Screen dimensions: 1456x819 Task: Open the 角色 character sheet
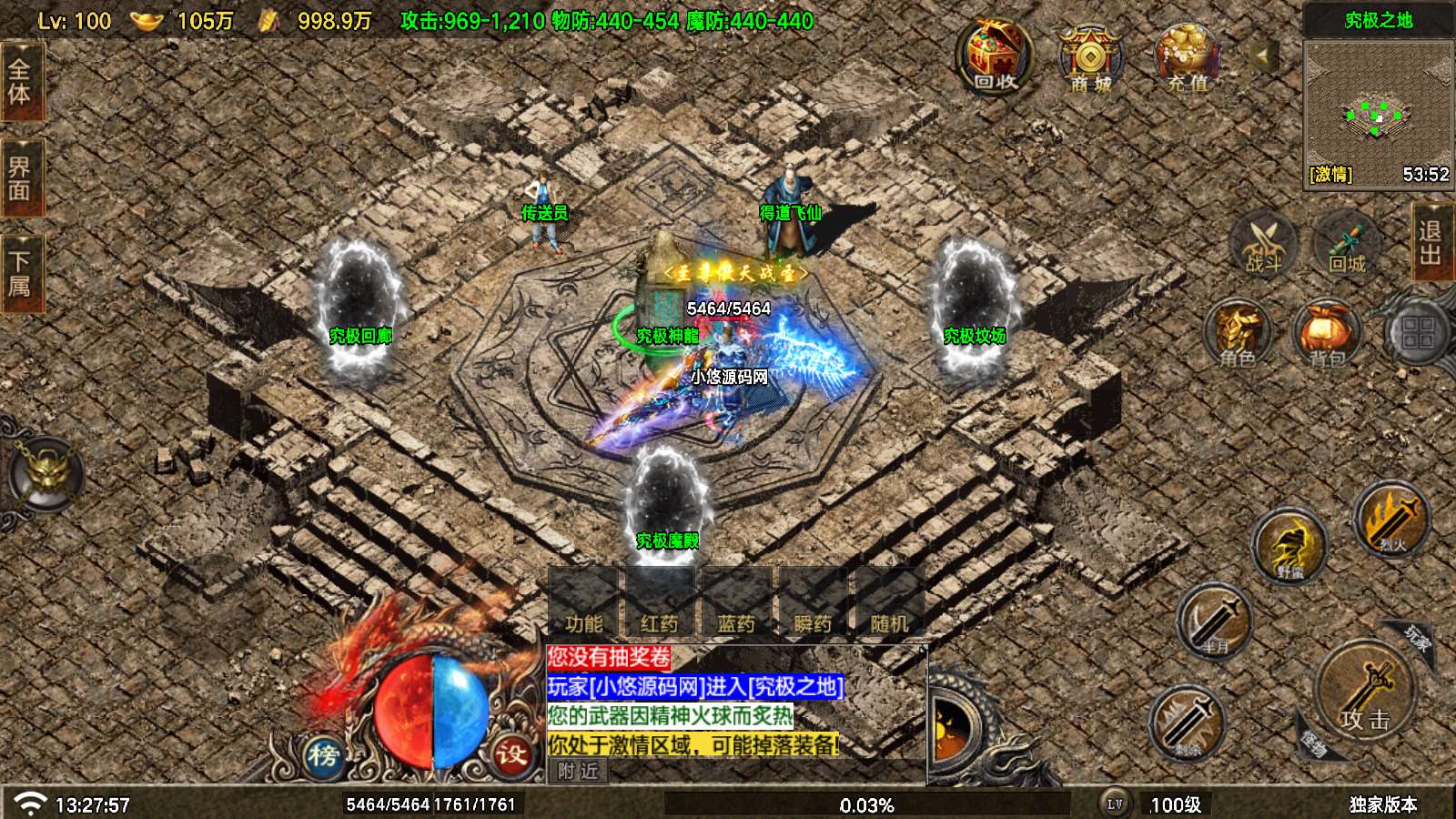click(x=1238, y=334)
